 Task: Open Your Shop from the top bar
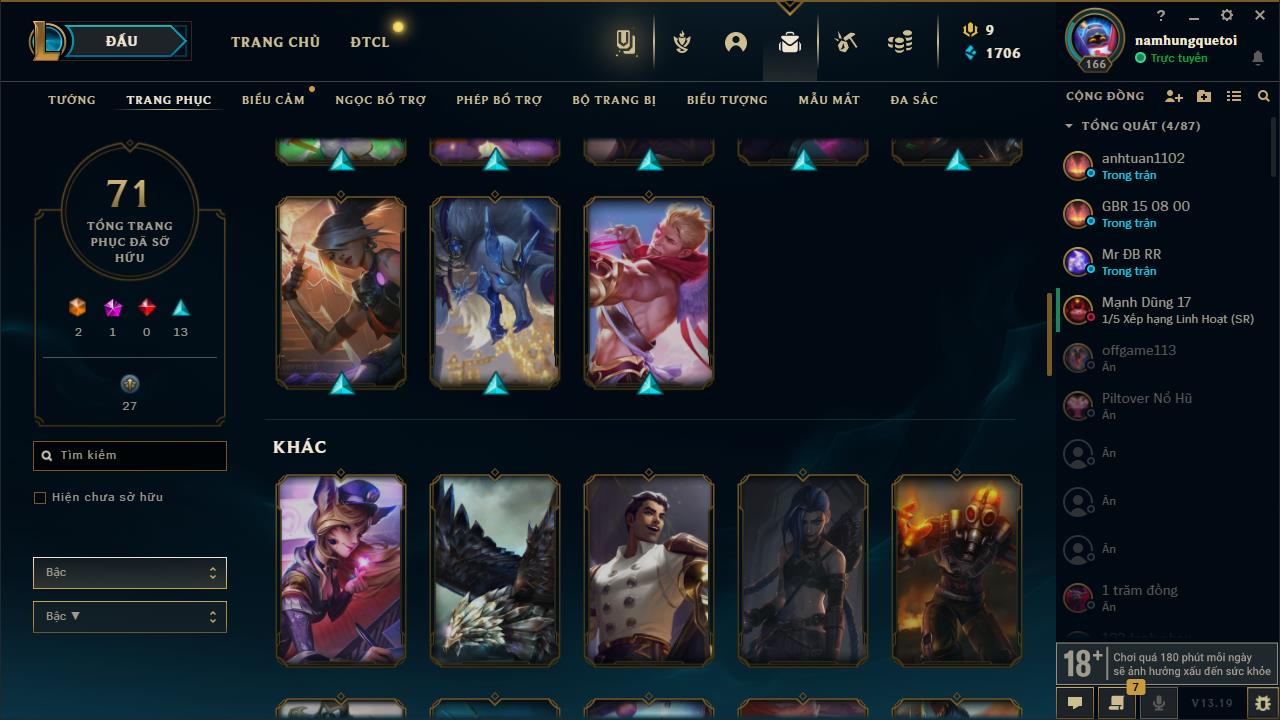point(627,42)
